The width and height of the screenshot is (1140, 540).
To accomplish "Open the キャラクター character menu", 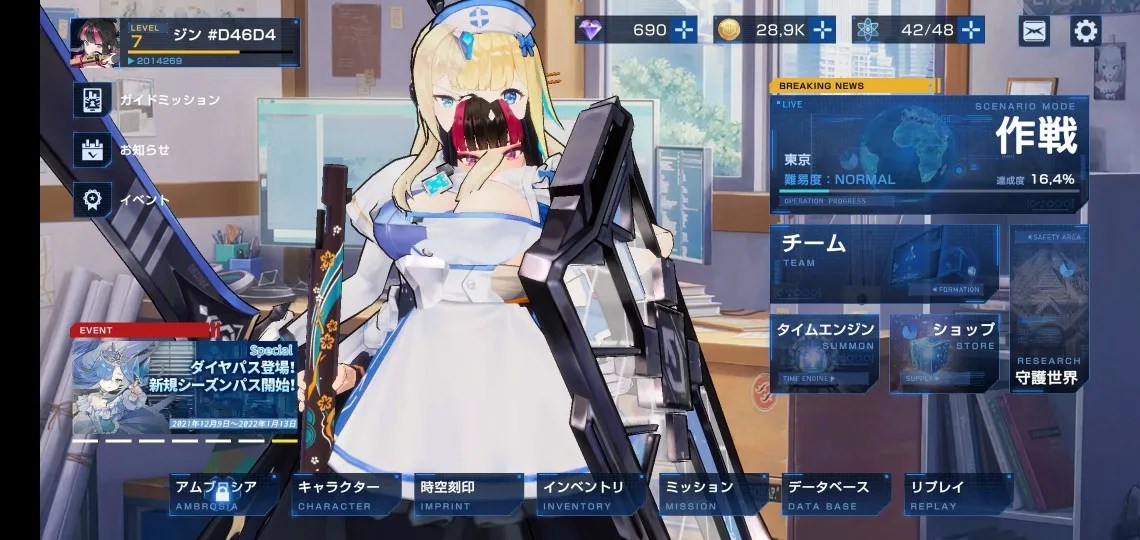I will click(338, 495).
